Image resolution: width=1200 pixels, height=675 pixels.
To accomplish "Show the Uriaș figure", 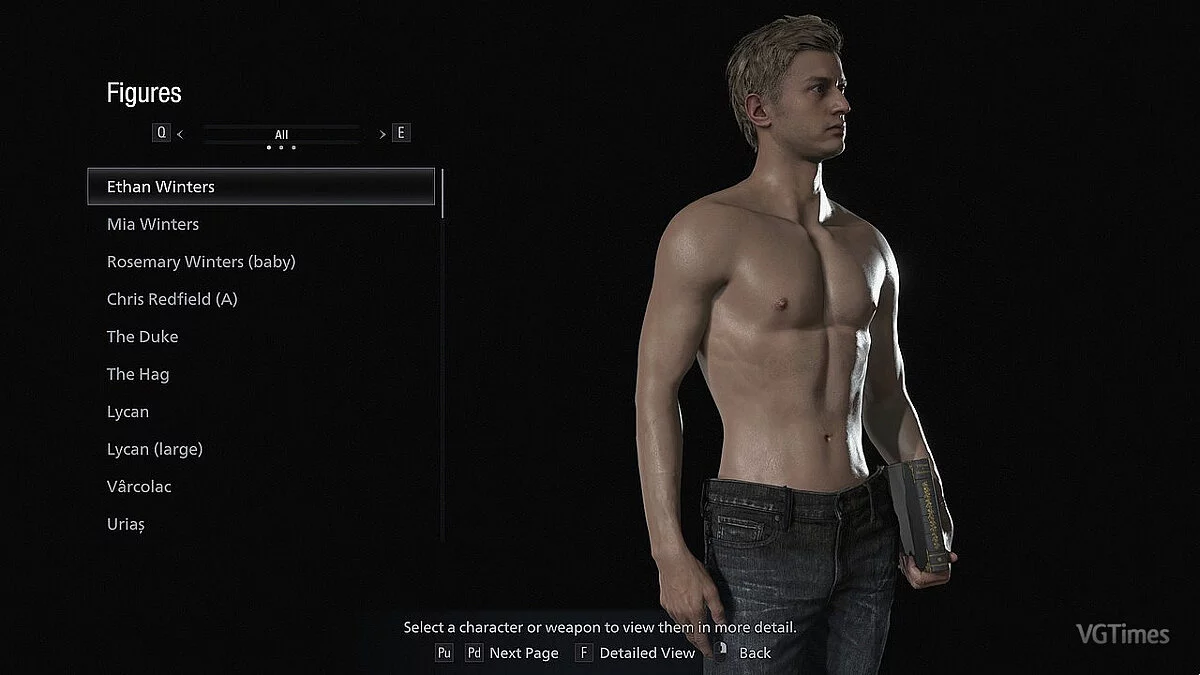I will 126,524.
